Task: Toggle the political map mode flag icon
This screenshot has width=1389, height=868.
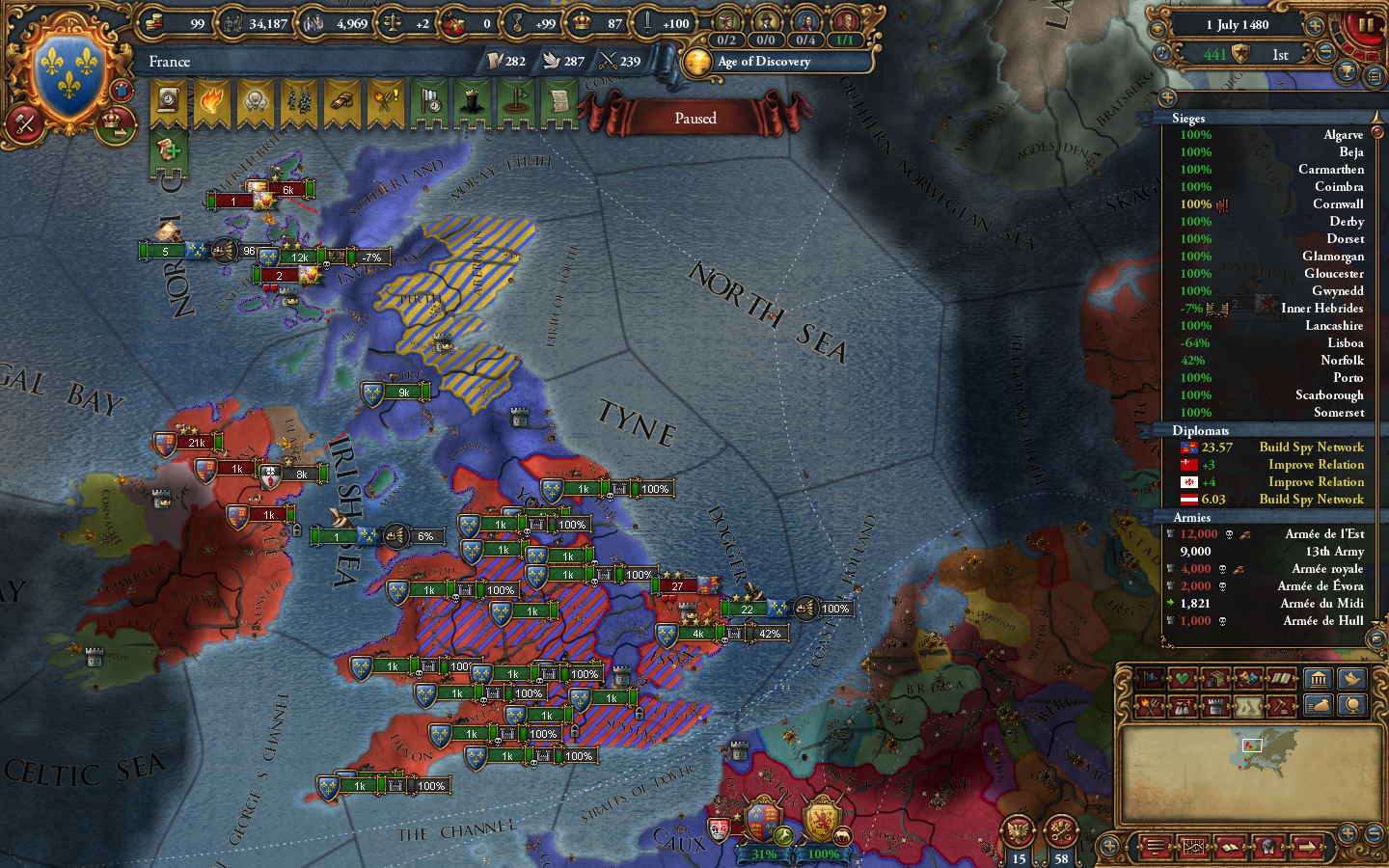Action: (1150, 678)
